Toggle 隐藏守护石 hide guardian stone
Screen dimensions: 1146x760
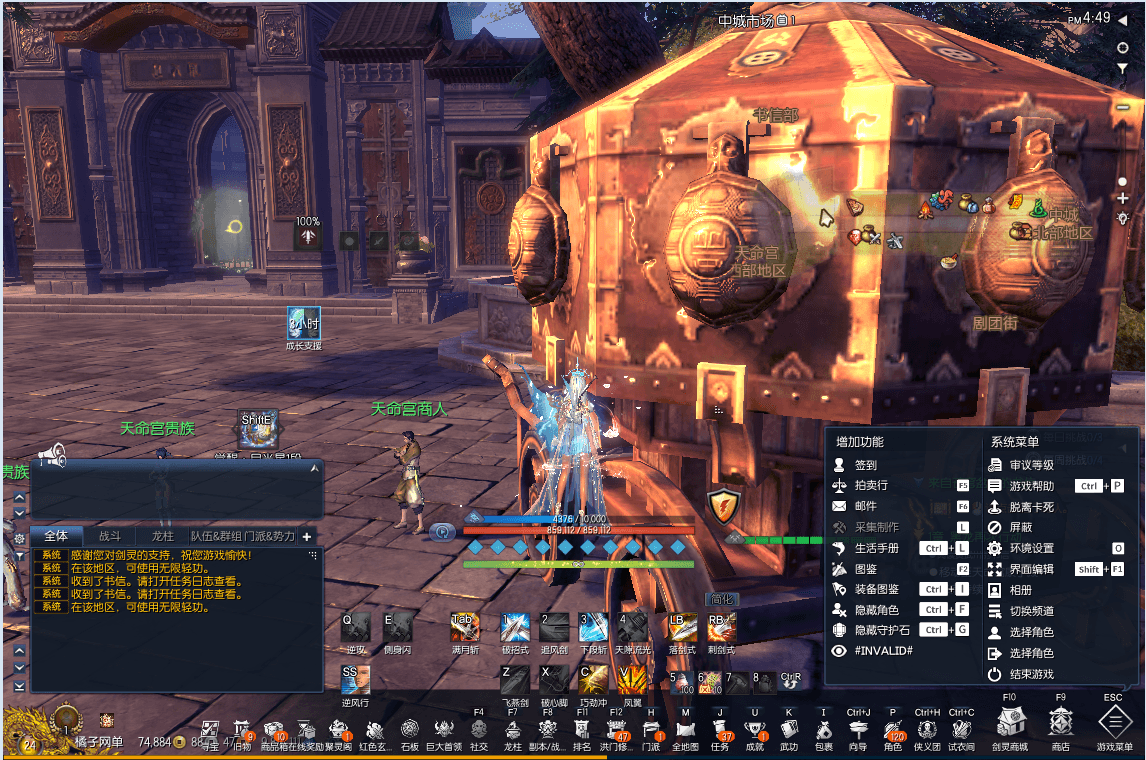click(882, 630)
